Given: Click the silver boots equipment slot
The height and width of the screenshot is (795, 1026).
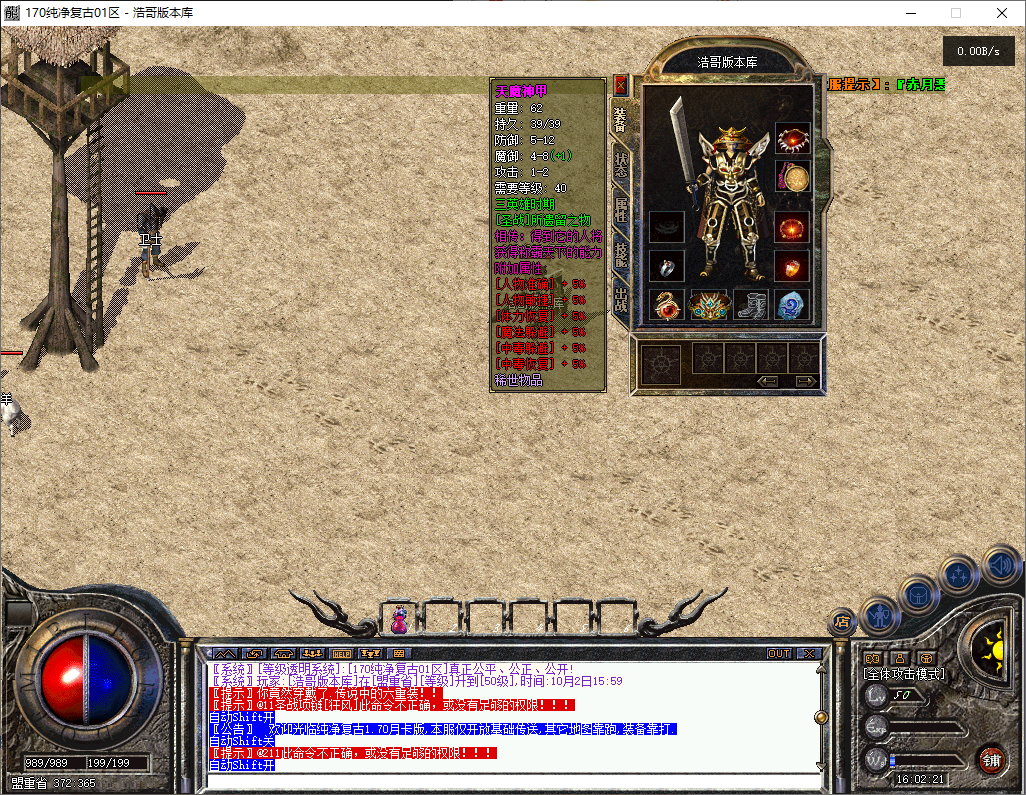Looking at the screenshot, I should (x=752, y=305).
